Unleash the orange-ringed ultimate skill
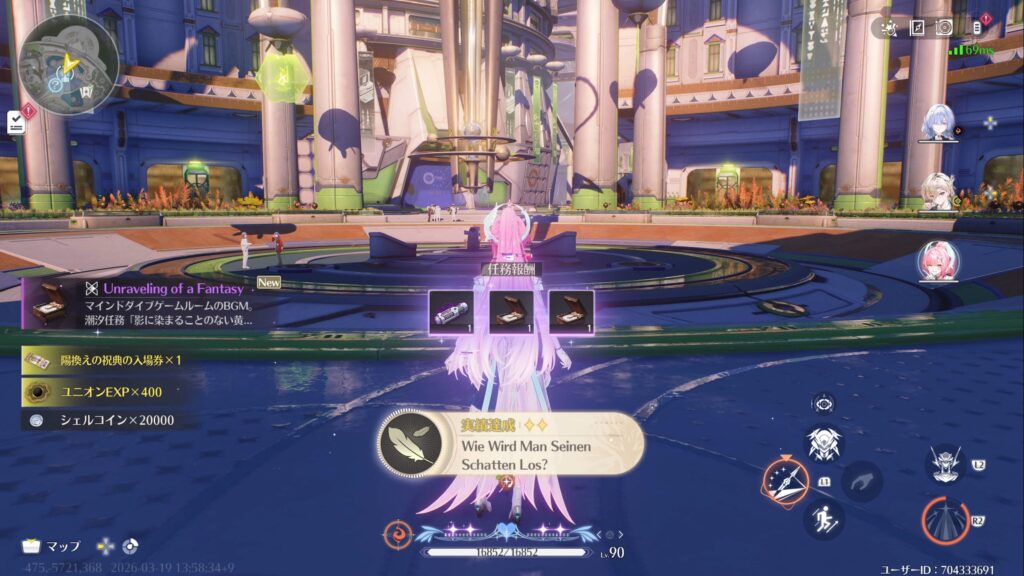The width and height of the screenshot is (1024, 576). 945,521
